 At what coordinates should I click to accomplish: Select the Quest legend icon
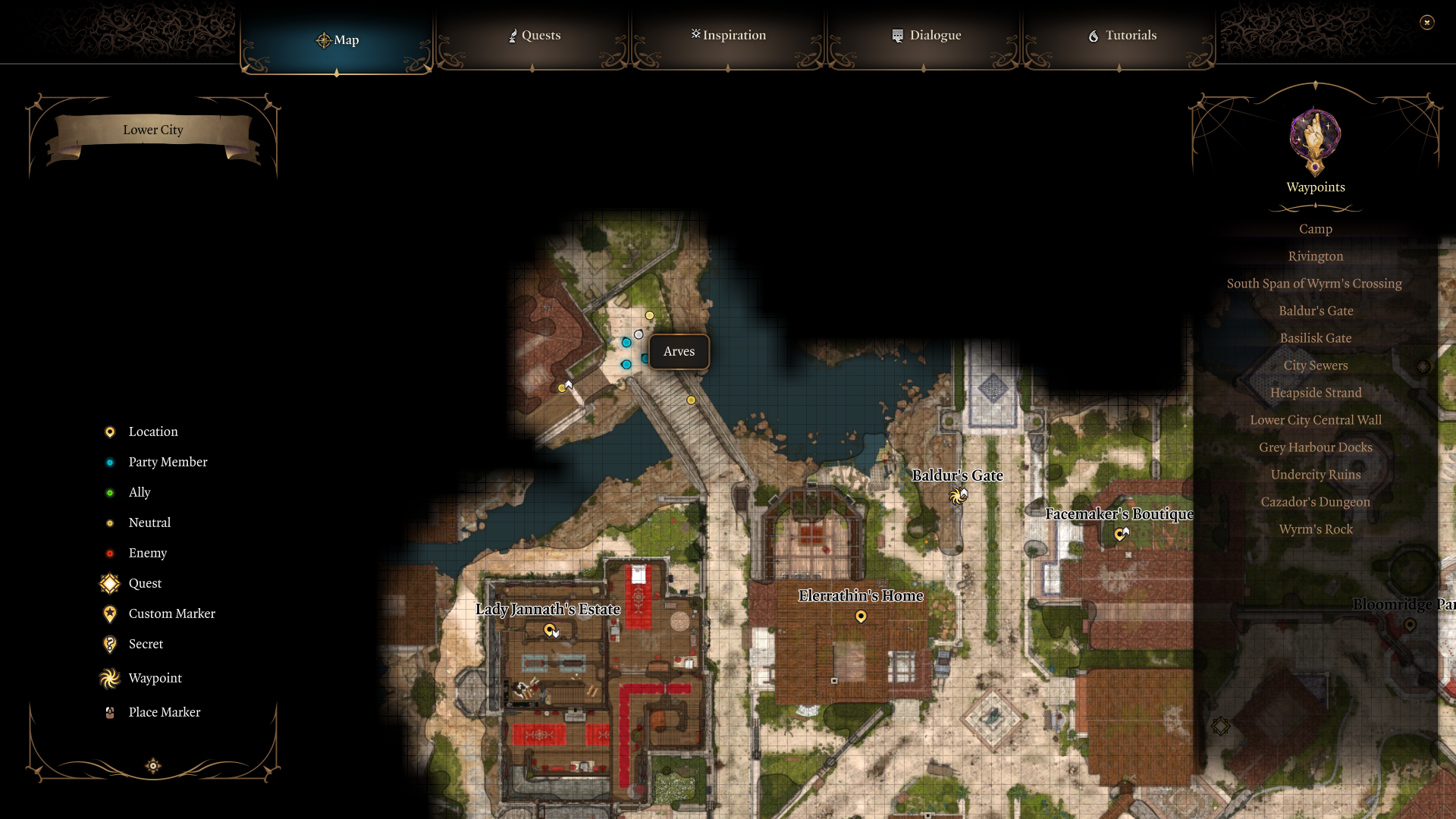(108, 583)
